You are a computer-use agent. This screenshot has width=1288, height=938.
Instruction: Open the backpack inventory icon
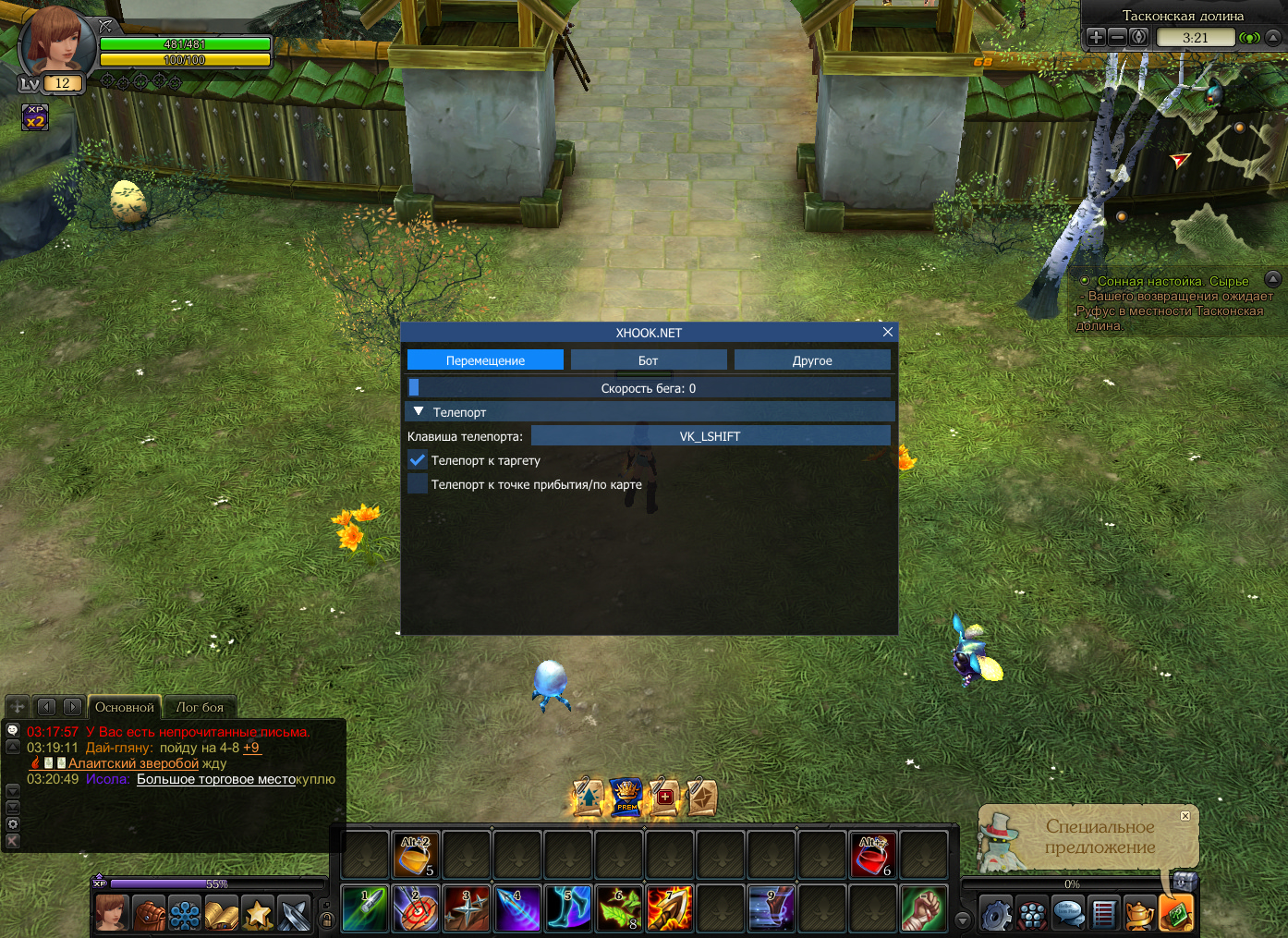pos(149,915)
